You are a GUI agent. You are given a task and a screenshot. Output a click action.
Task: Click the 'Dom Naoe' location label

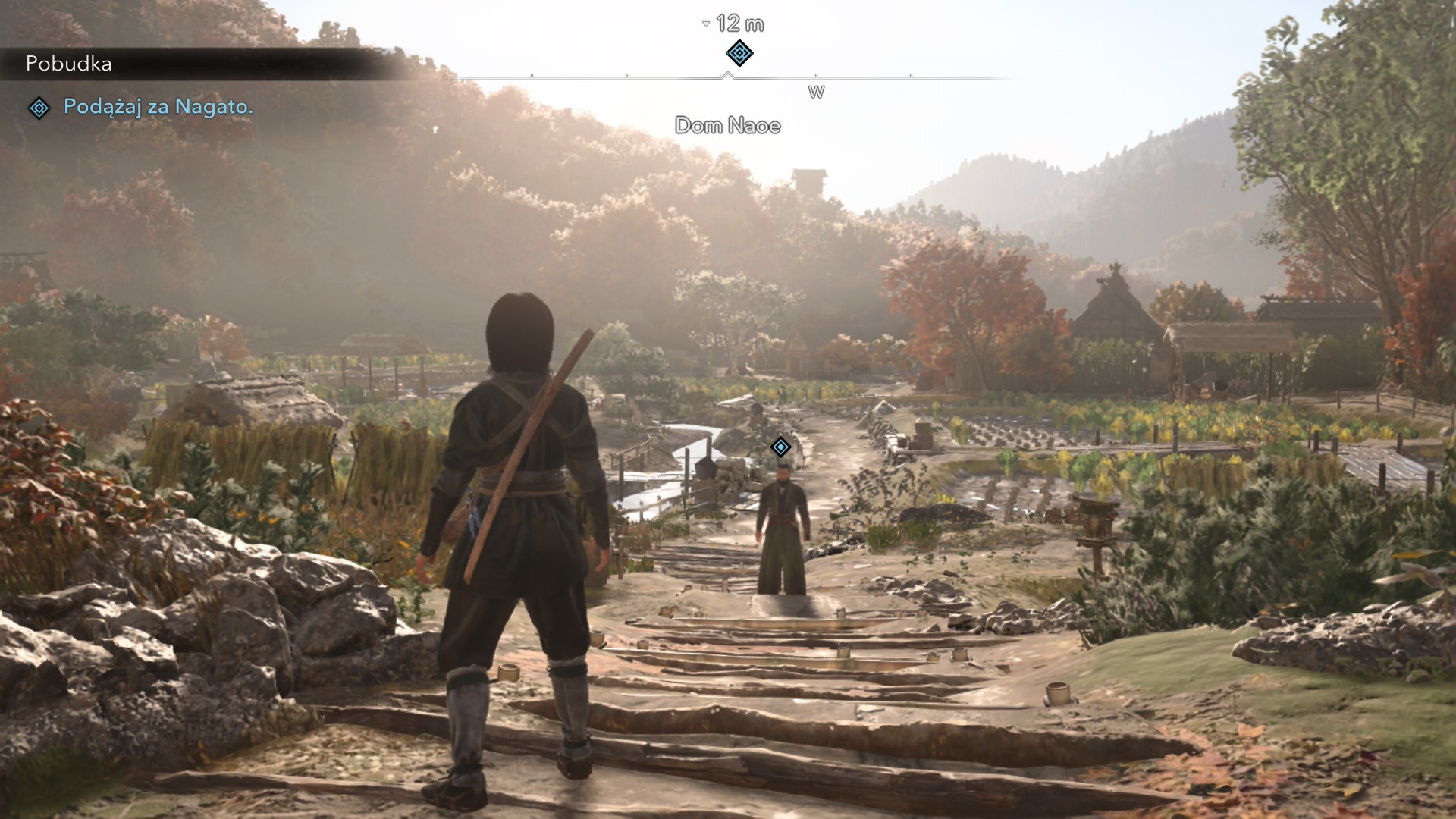[727, 126]
